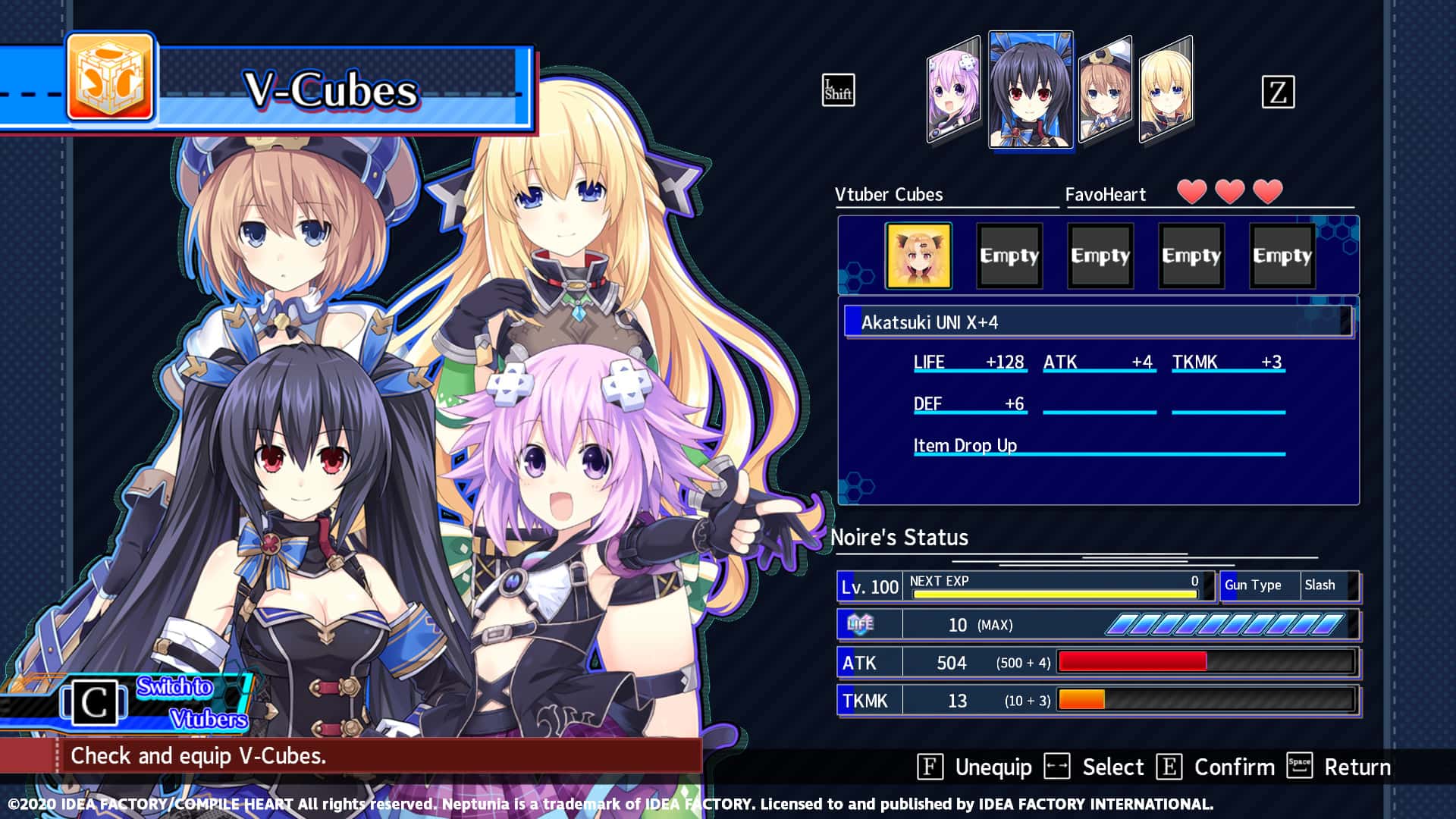This screenshot has width=1456, height=819.
Task: Select the Akatsuki UNI X+4 cube icon
Action: tap(918, 255)
